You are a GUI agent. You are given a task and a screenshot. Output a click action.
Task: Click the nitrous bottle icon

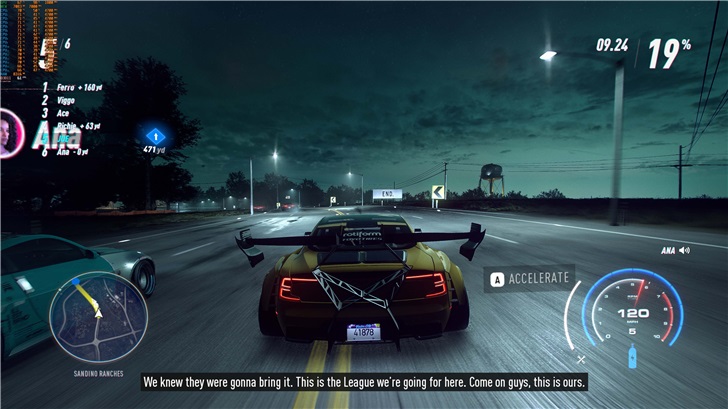tap(632, 355)
